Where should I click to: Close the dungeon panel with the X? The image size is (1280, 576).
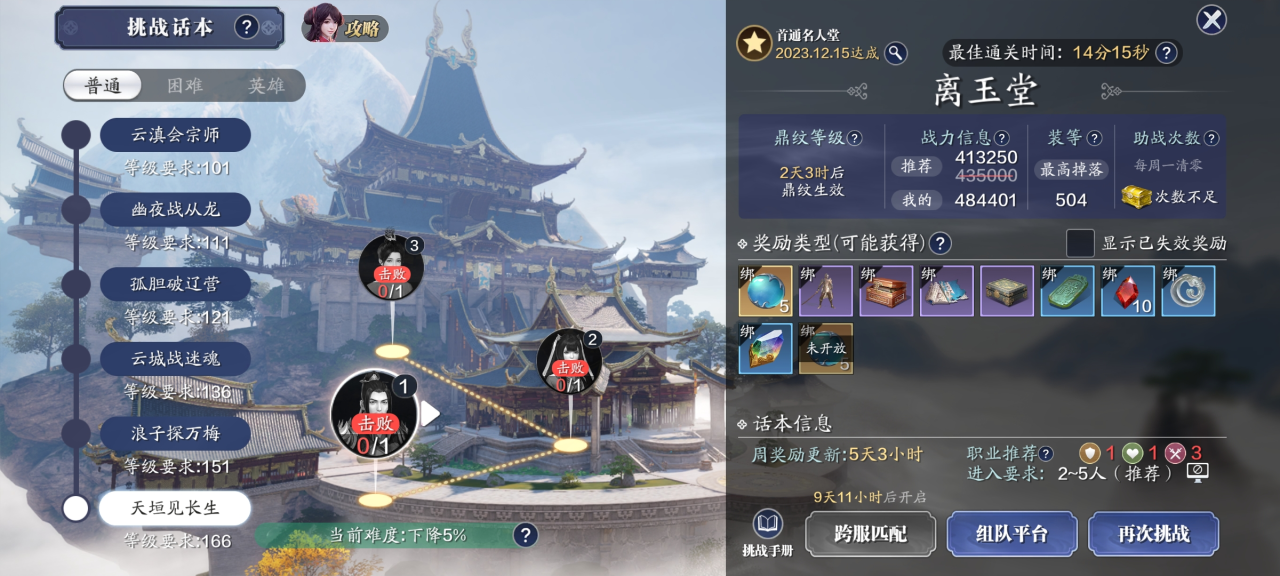pos(1211,20)
